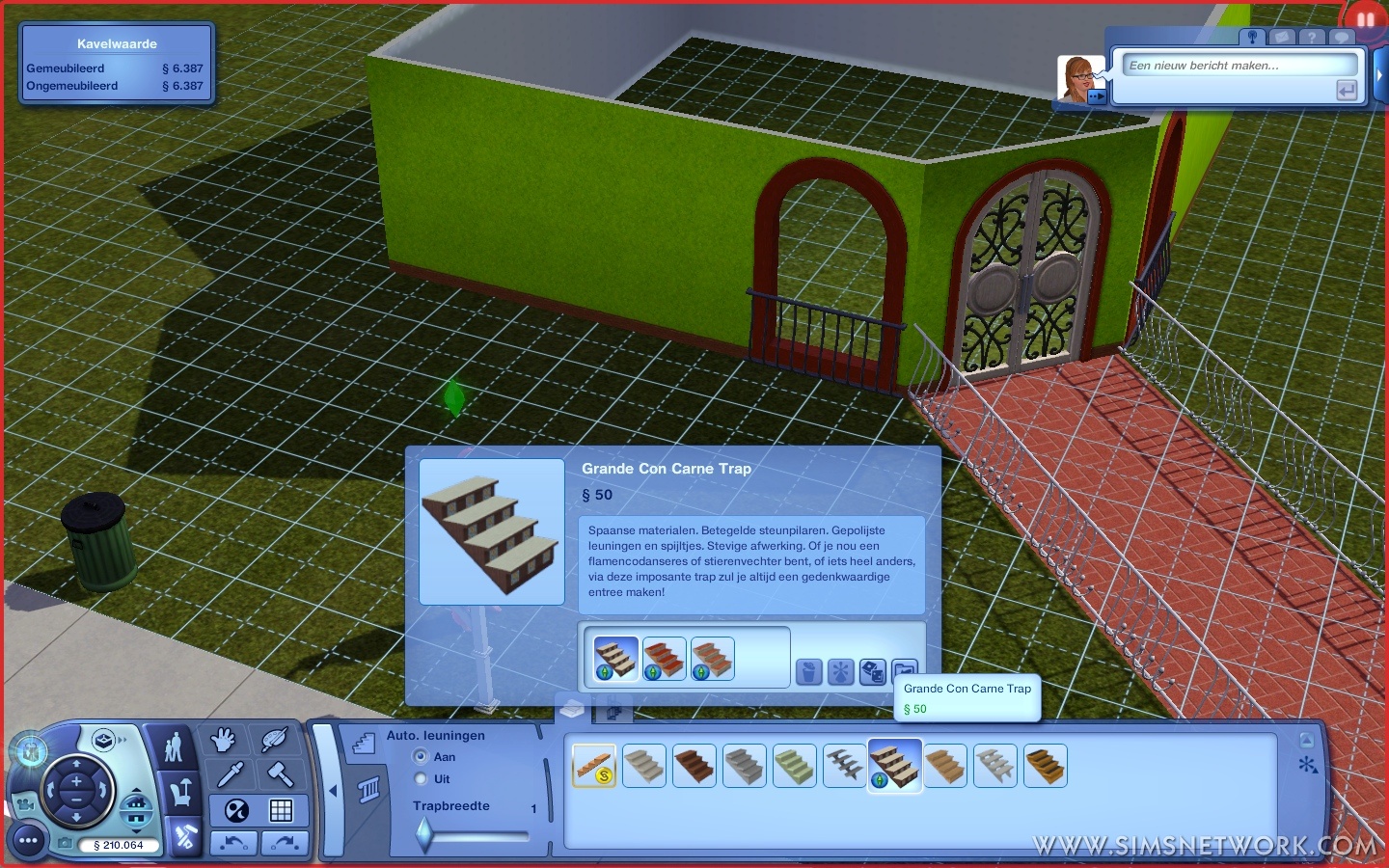This screenshot has height=868, width=1389.
Task: Click the new message text field
Action: coord(1239,66)
